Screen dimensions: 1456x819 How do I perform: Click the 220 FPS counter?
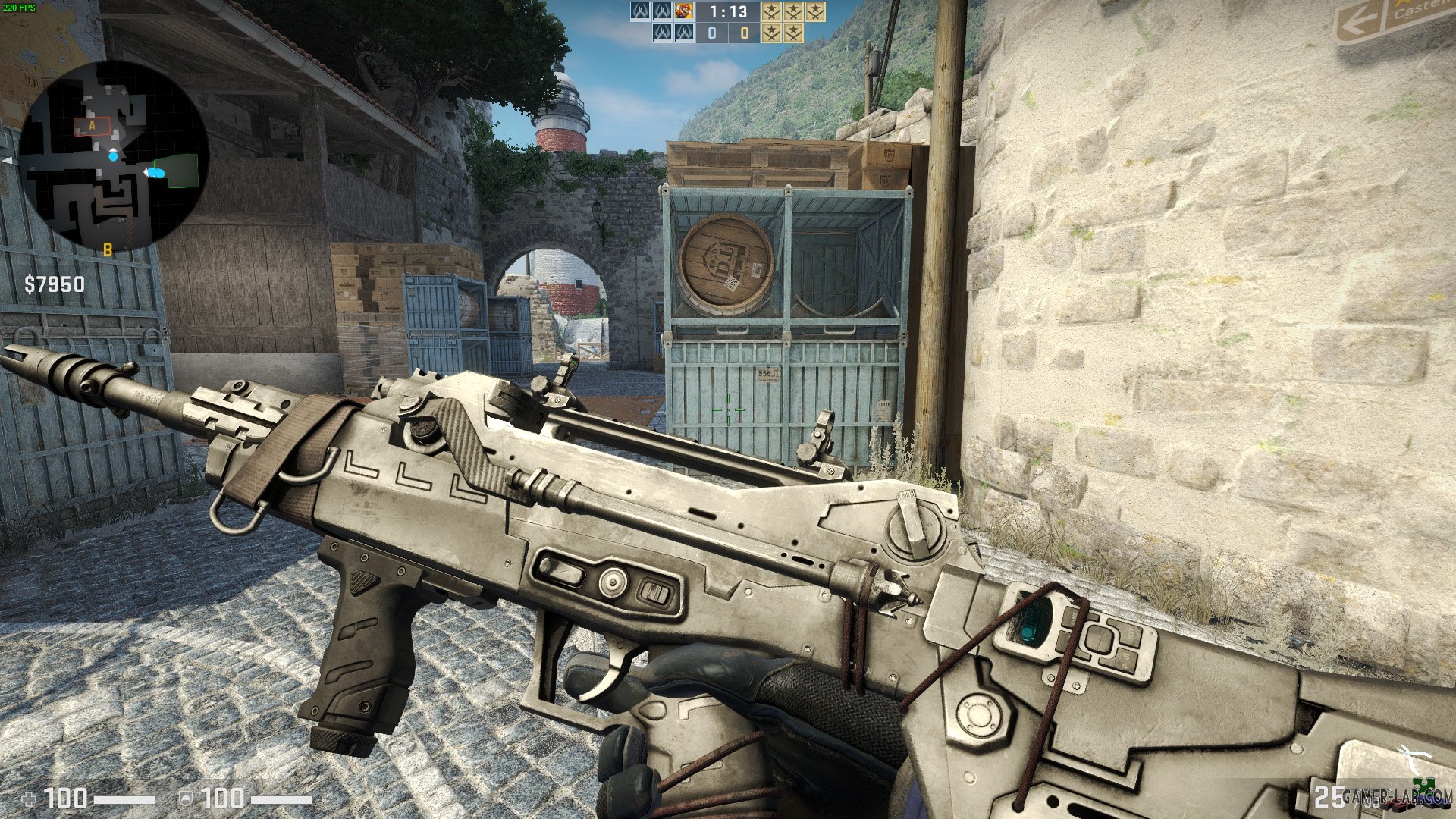19,6
